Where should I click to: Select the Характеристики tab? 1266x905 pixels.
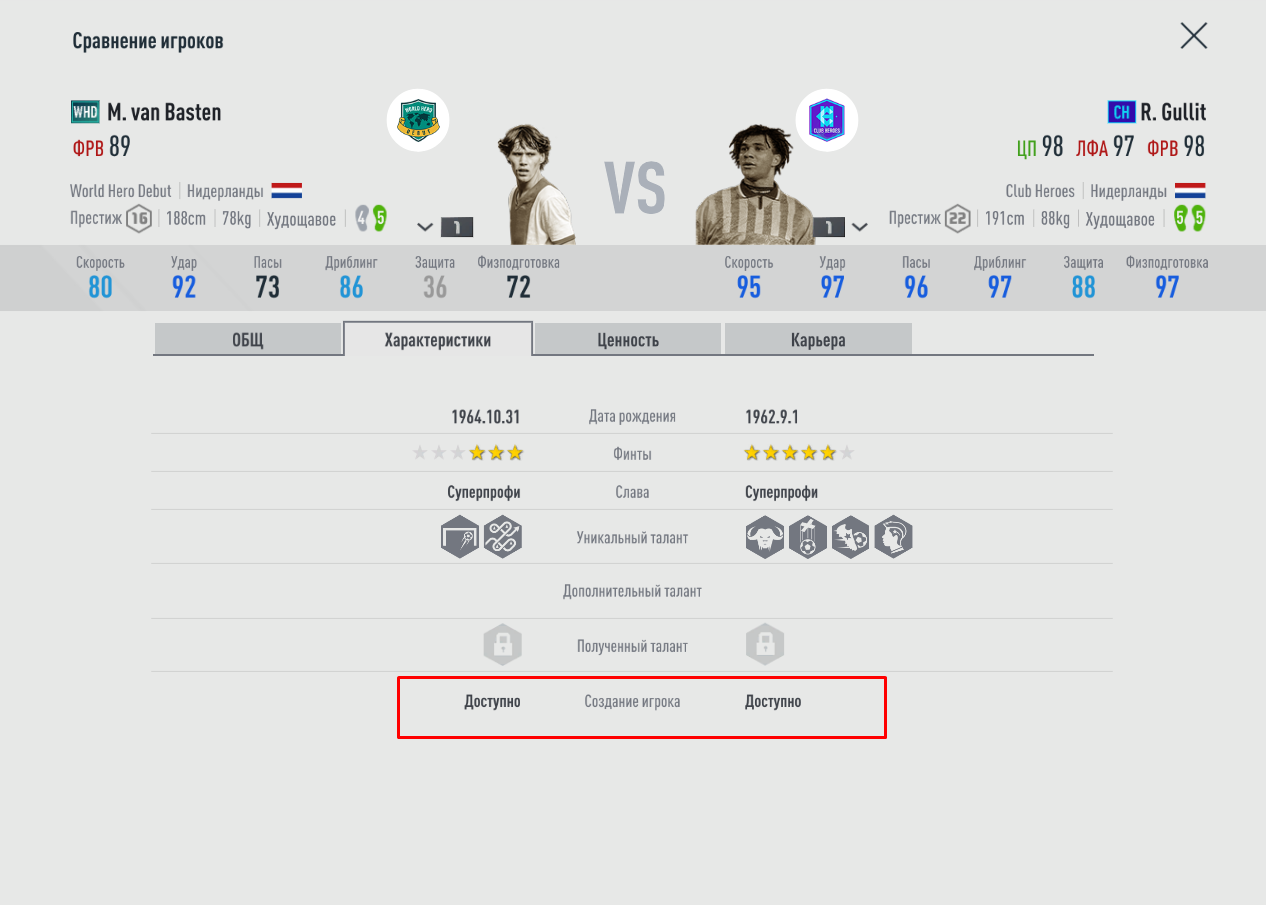pos(438,339)
